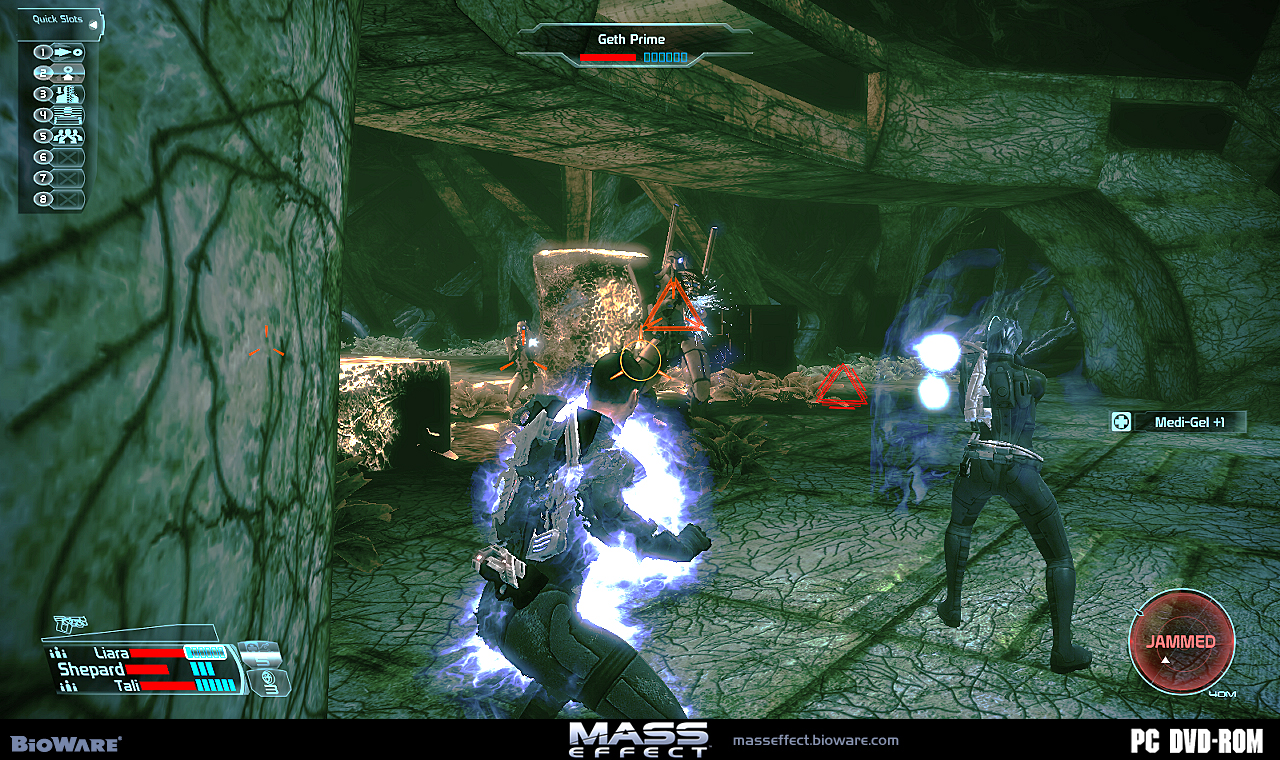Activate quick slot 5 three-figures squad power
This screenshot has height=760, width=1280.
pos(68,136)
